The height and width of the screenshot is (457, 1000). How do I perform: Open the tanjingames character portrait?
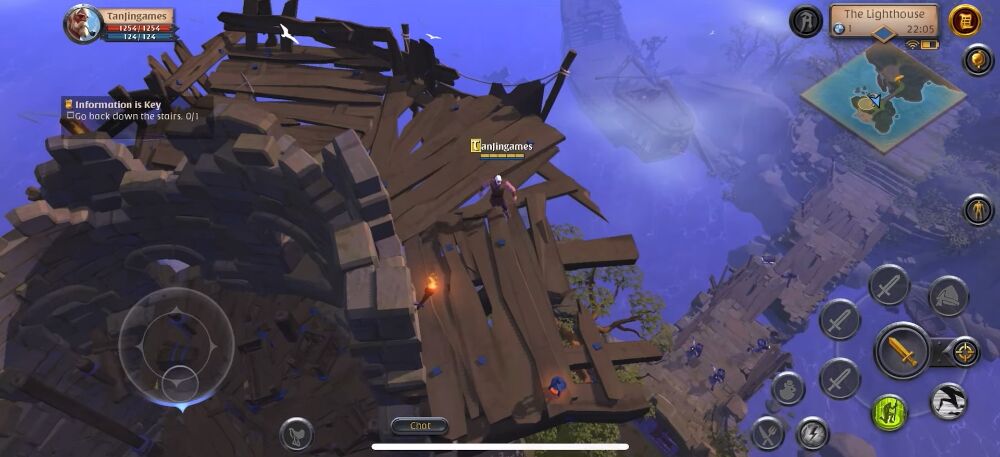click(x=83, y=24)
